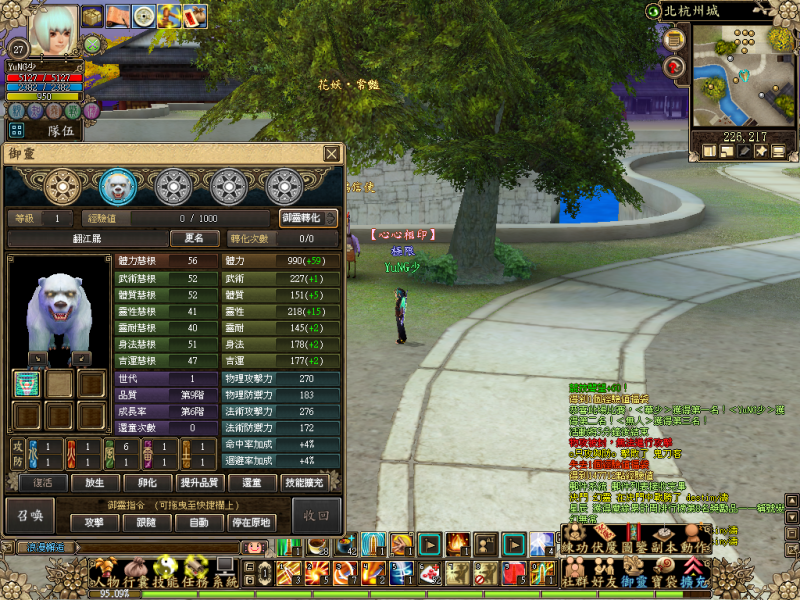The height and width of the screenshot is (600, 800).
Task: Click the 還童 button
Action: [x=252, y=483]
